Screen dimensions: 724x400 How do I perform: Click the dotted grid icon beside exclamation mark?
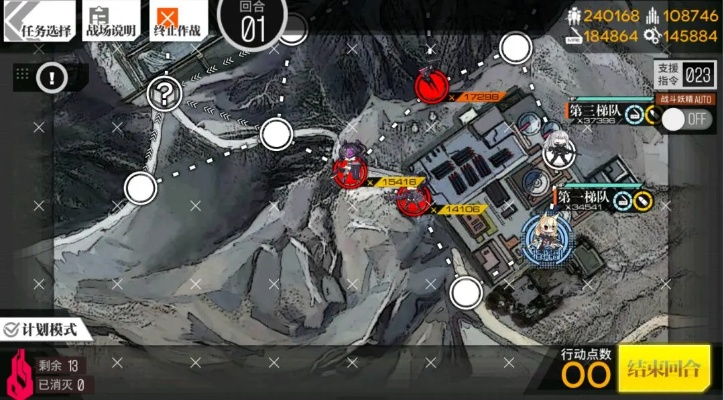tap(21, 74)
